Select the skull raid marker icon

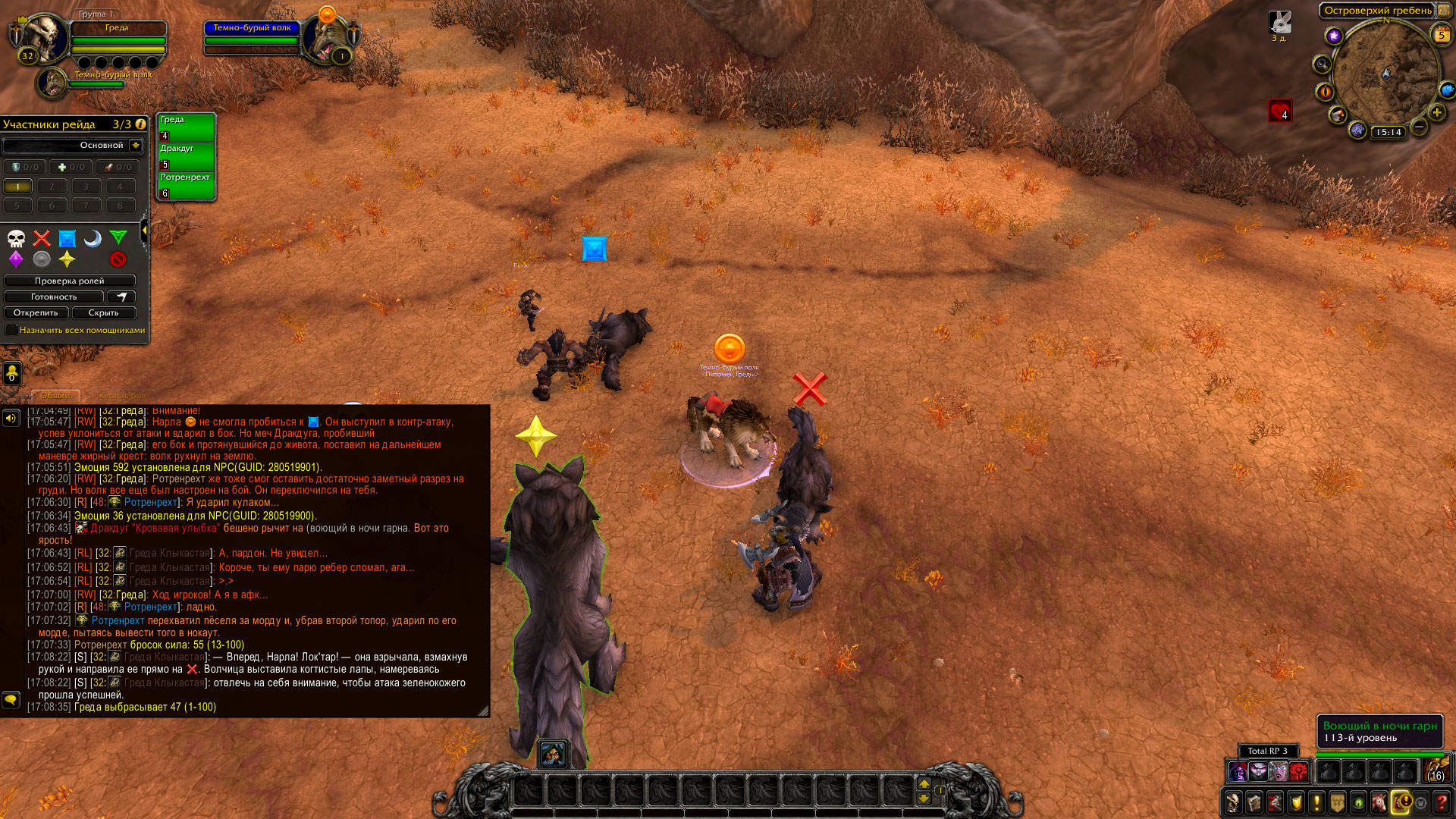16,239
